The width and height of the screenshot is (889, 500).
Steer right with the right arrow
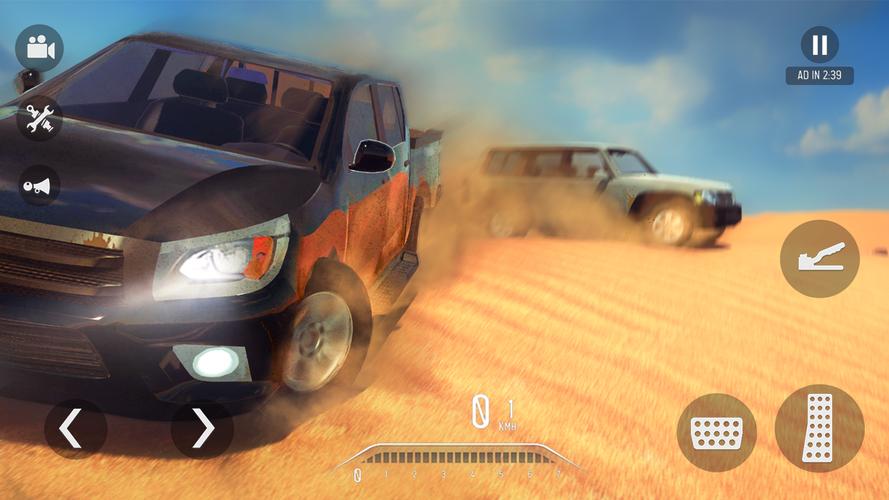coord(202,429)
